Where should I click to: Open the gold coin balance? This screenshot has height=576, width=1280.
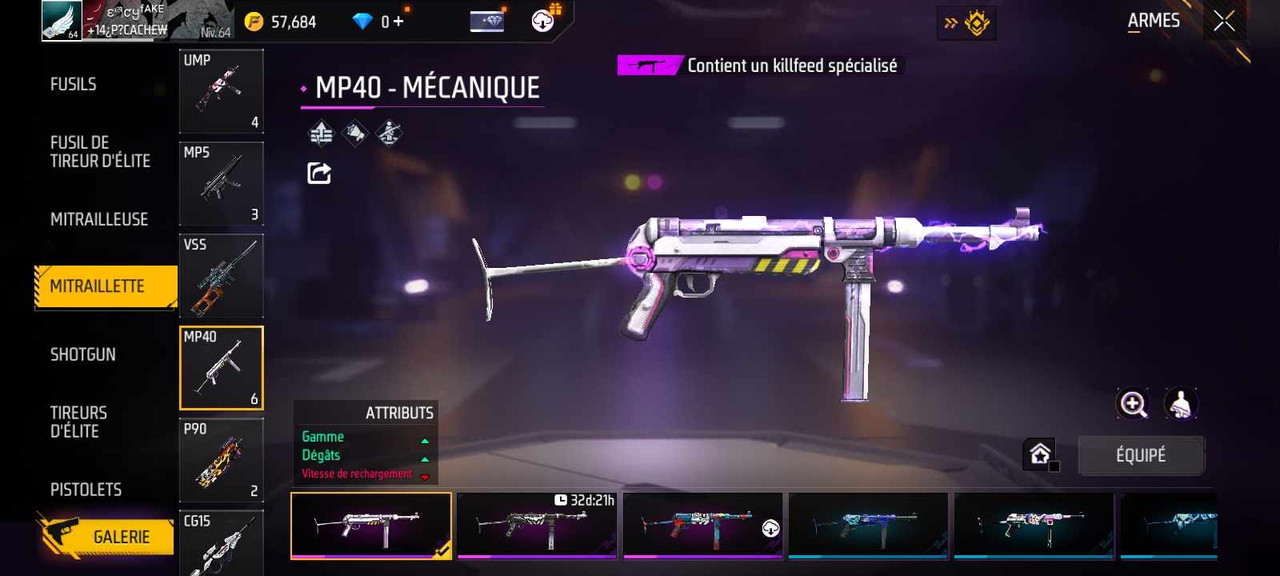click(282, 21)
